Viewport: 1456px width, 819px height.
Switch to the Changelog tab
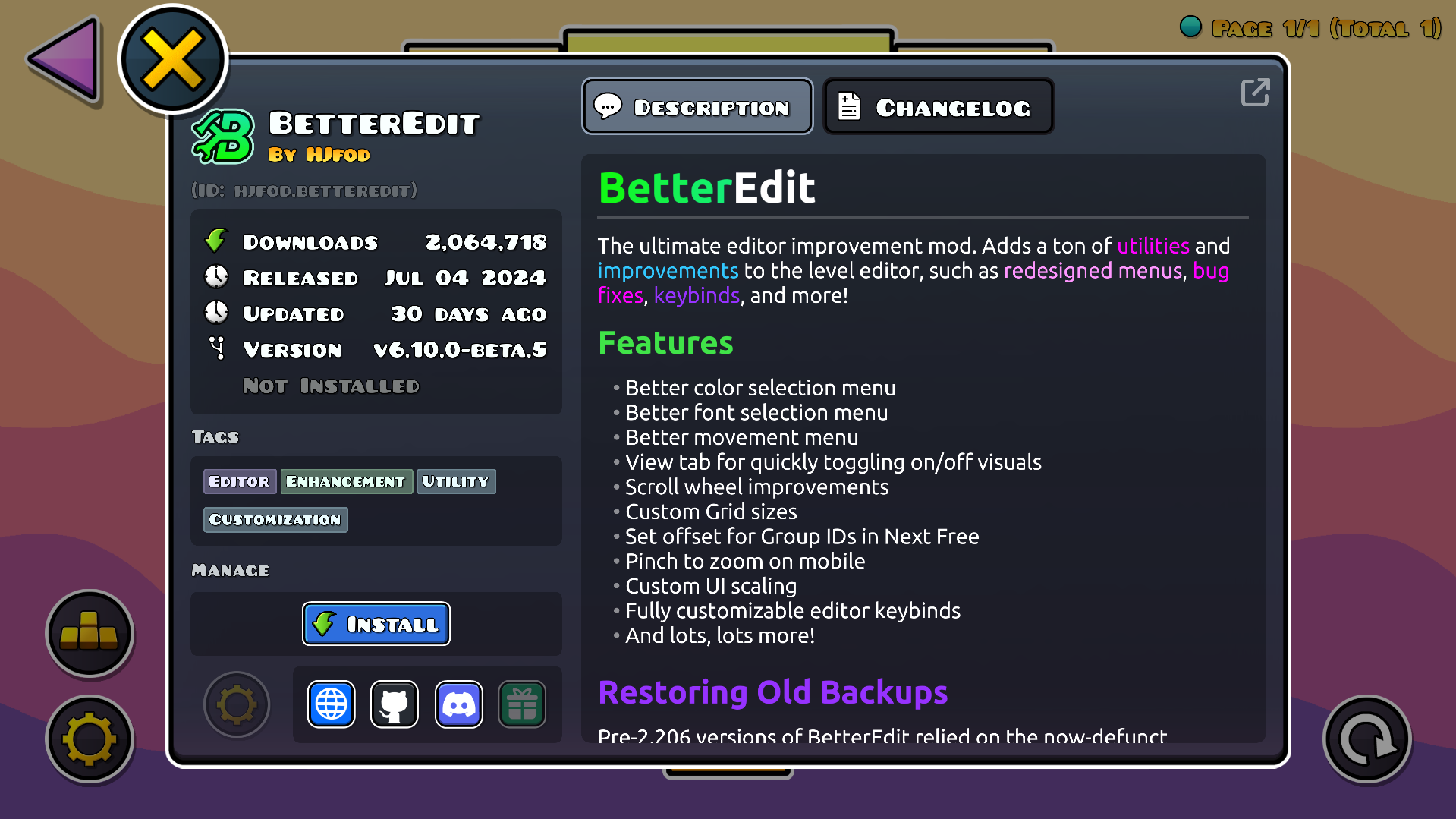[x=939, y=107]
